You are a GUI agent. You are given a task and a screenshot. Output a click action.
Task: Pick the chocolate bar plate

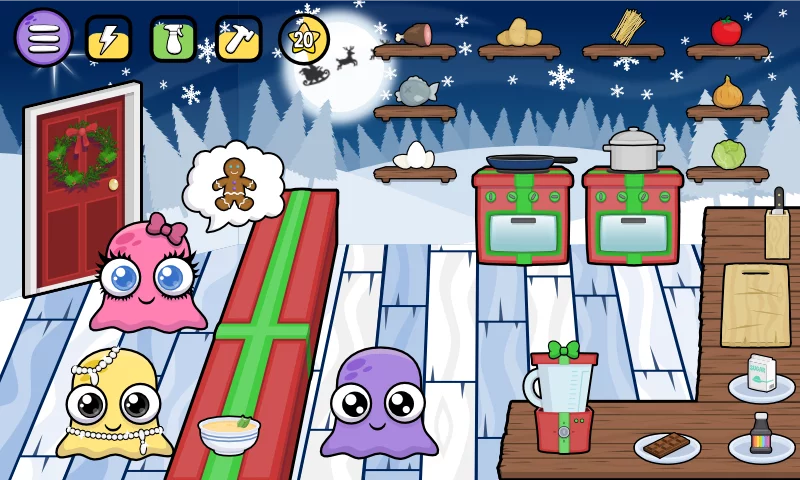[x=667, y=445]
